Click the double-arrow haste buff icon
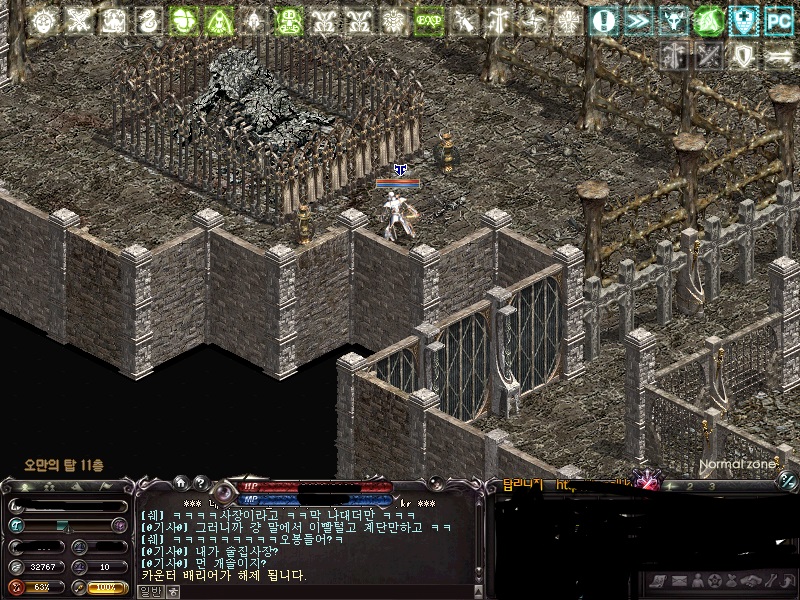800x600 pixels. 637,20
